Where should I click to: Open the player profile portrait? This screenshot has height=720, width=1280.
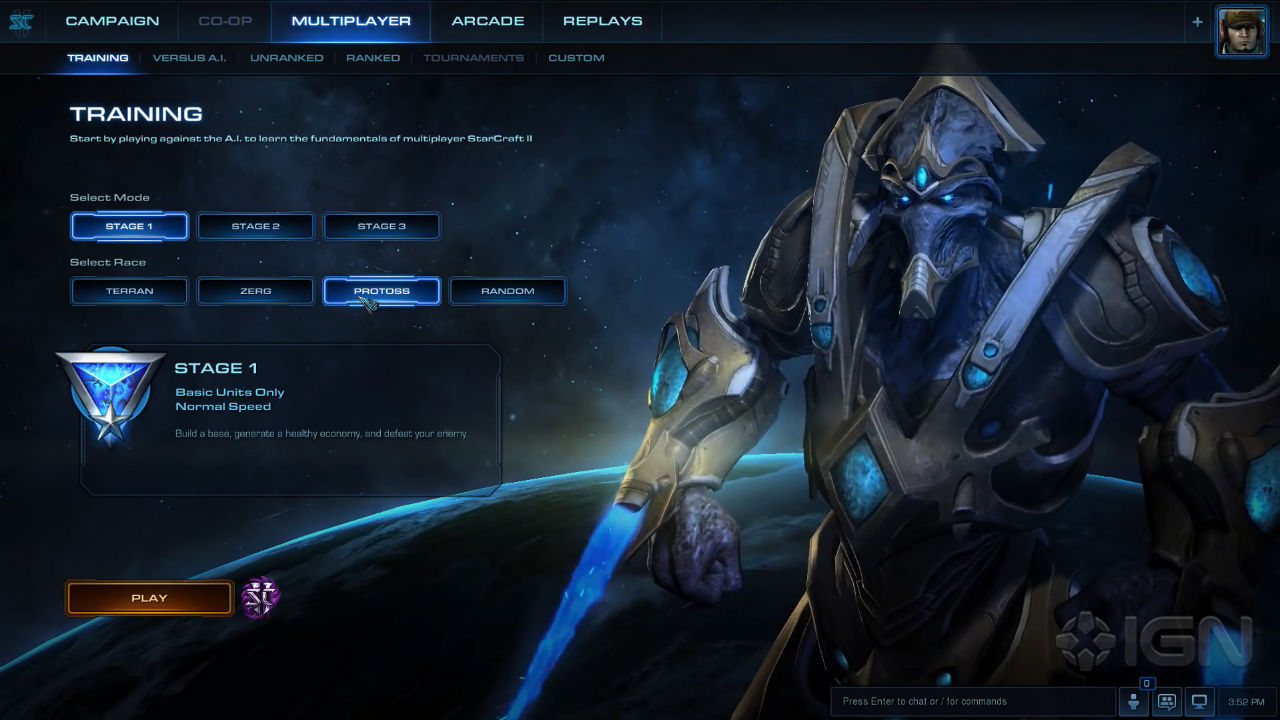click(1241, 31)
